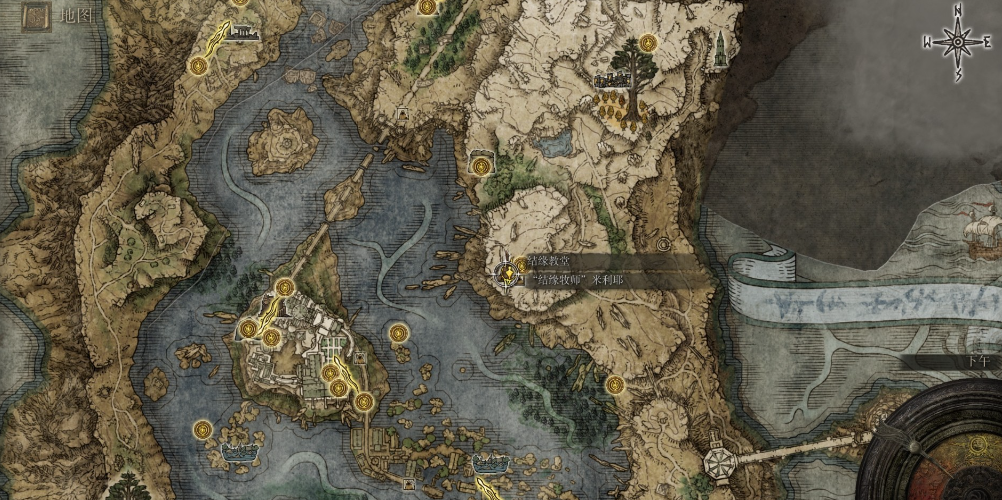Pick the grace on the eastern lakeshore south of 结缘教堂
The image size is (1002, 500).
(614, 385)
